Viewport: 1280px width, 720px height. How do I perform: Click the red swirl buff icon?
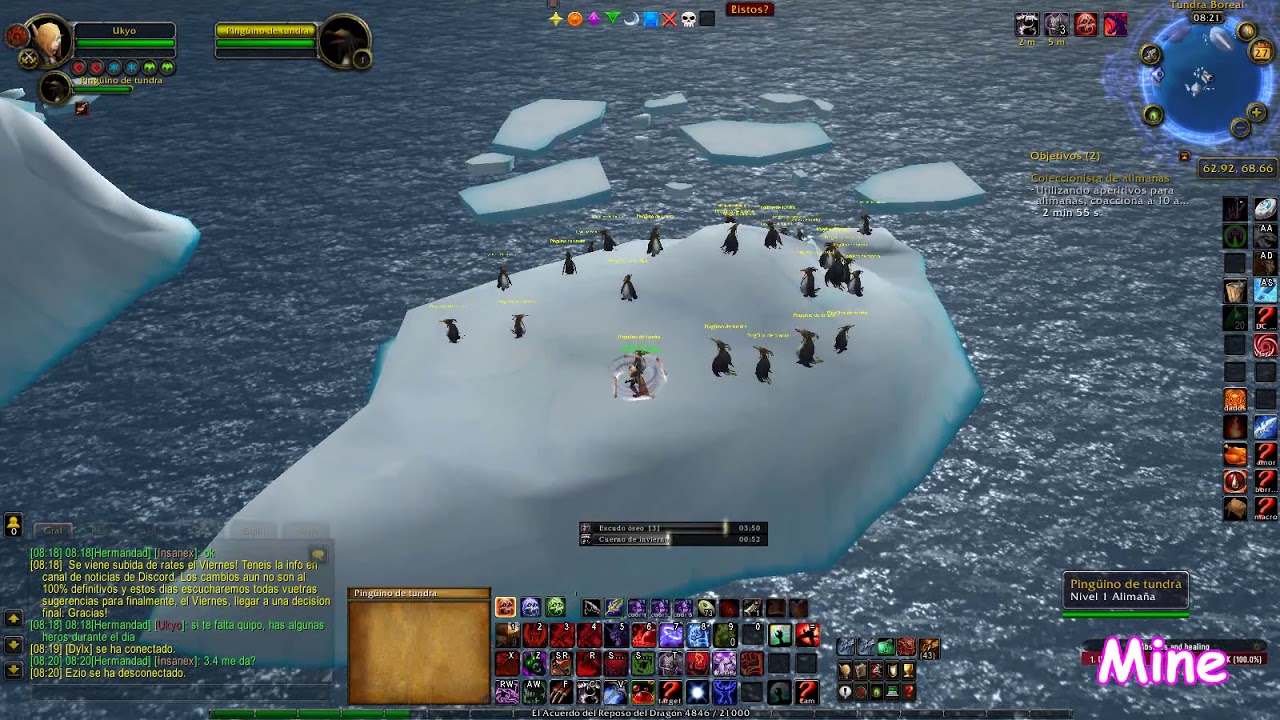point(1265,346)
